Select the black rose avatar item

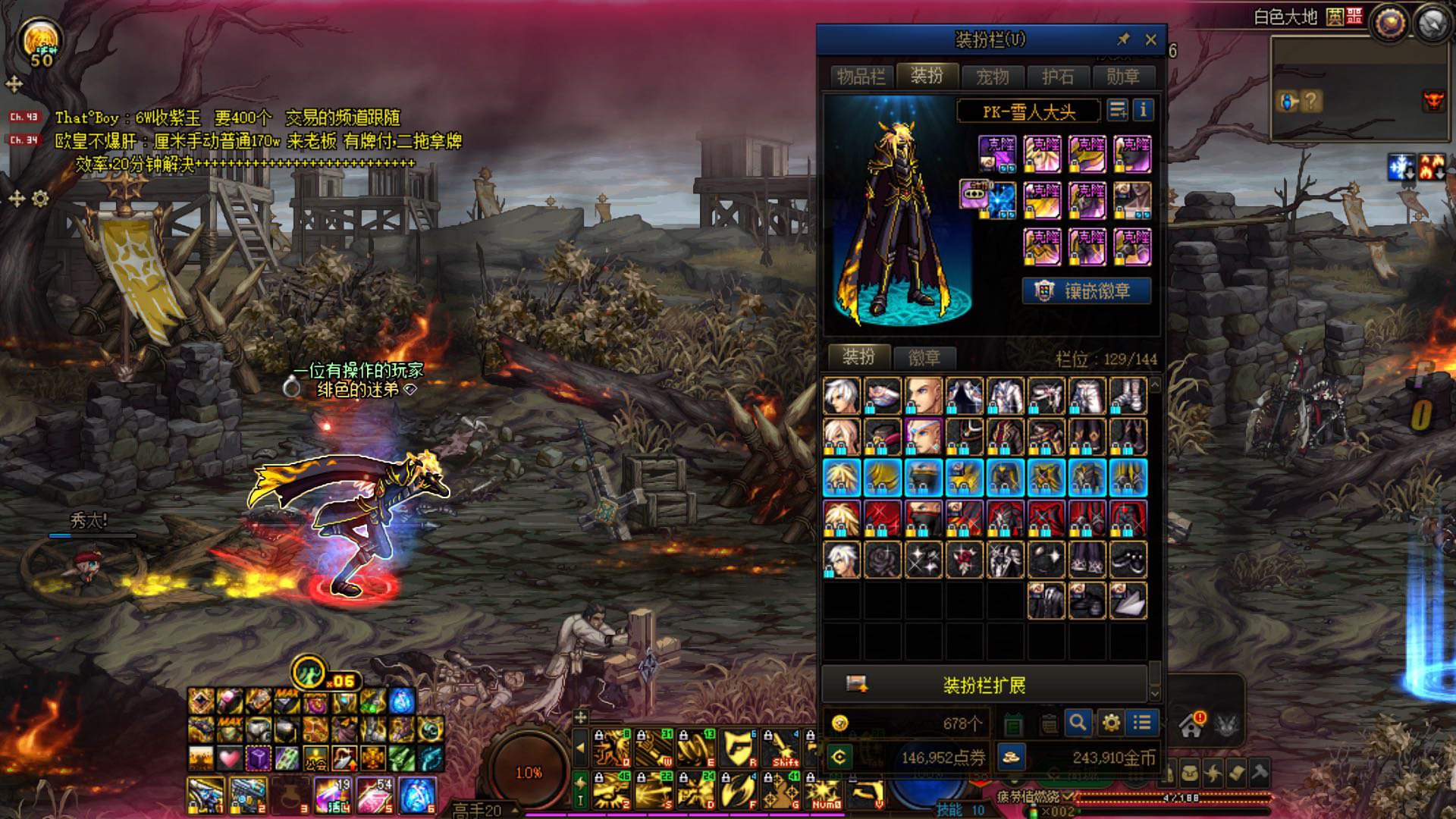click(883, 560)
